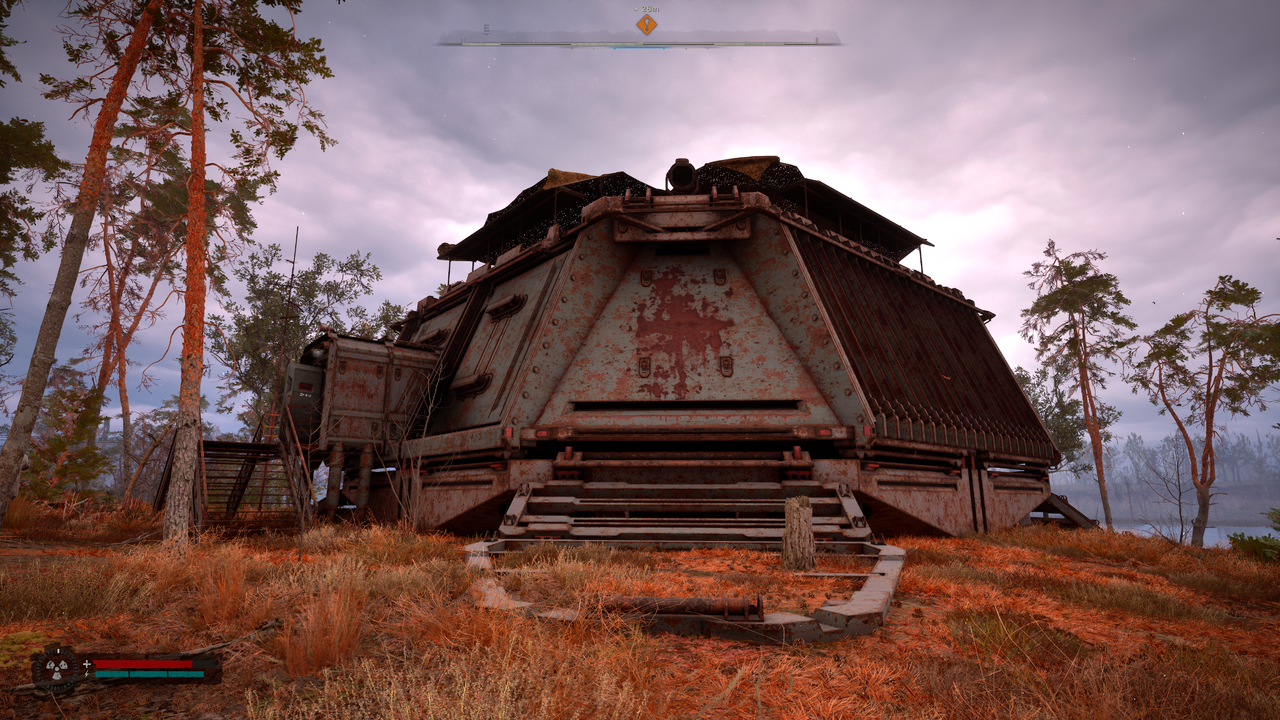The image size is (1280, 720).
Task: Click the lower radiation hazard symbol on the detector
Action: [57, 675]
